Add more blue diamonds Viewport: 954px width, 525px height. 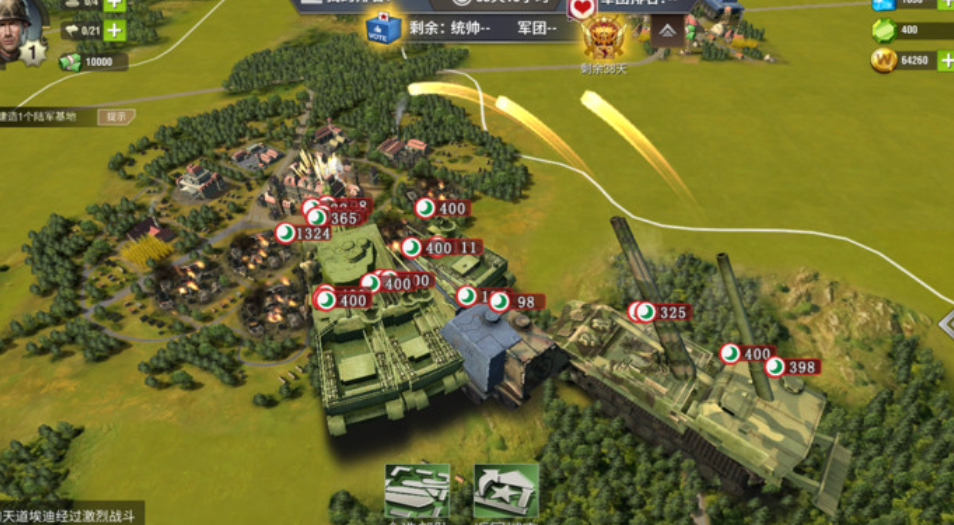coord(944,4)
